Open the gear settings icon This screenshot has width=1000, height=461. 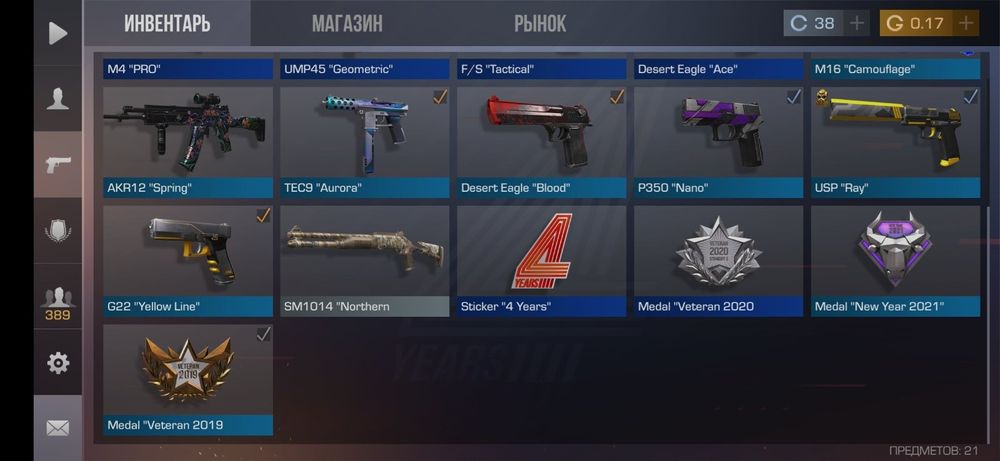(58, 363)
